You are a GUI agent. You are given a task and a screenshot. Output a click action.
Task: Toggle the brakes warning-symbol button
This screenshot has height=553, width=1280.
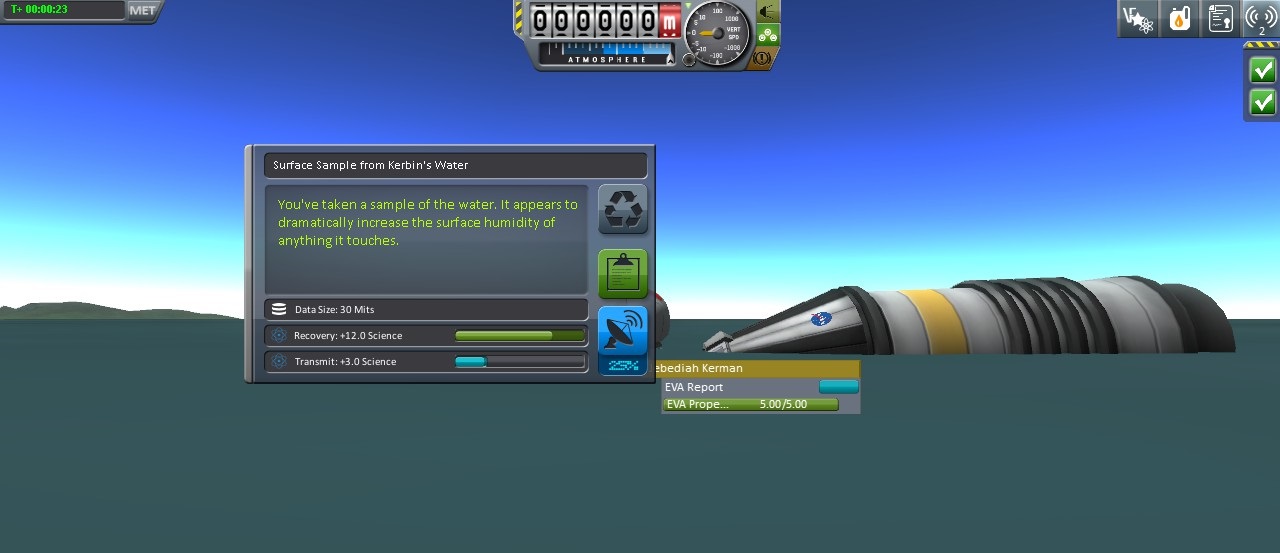[762, 58]
